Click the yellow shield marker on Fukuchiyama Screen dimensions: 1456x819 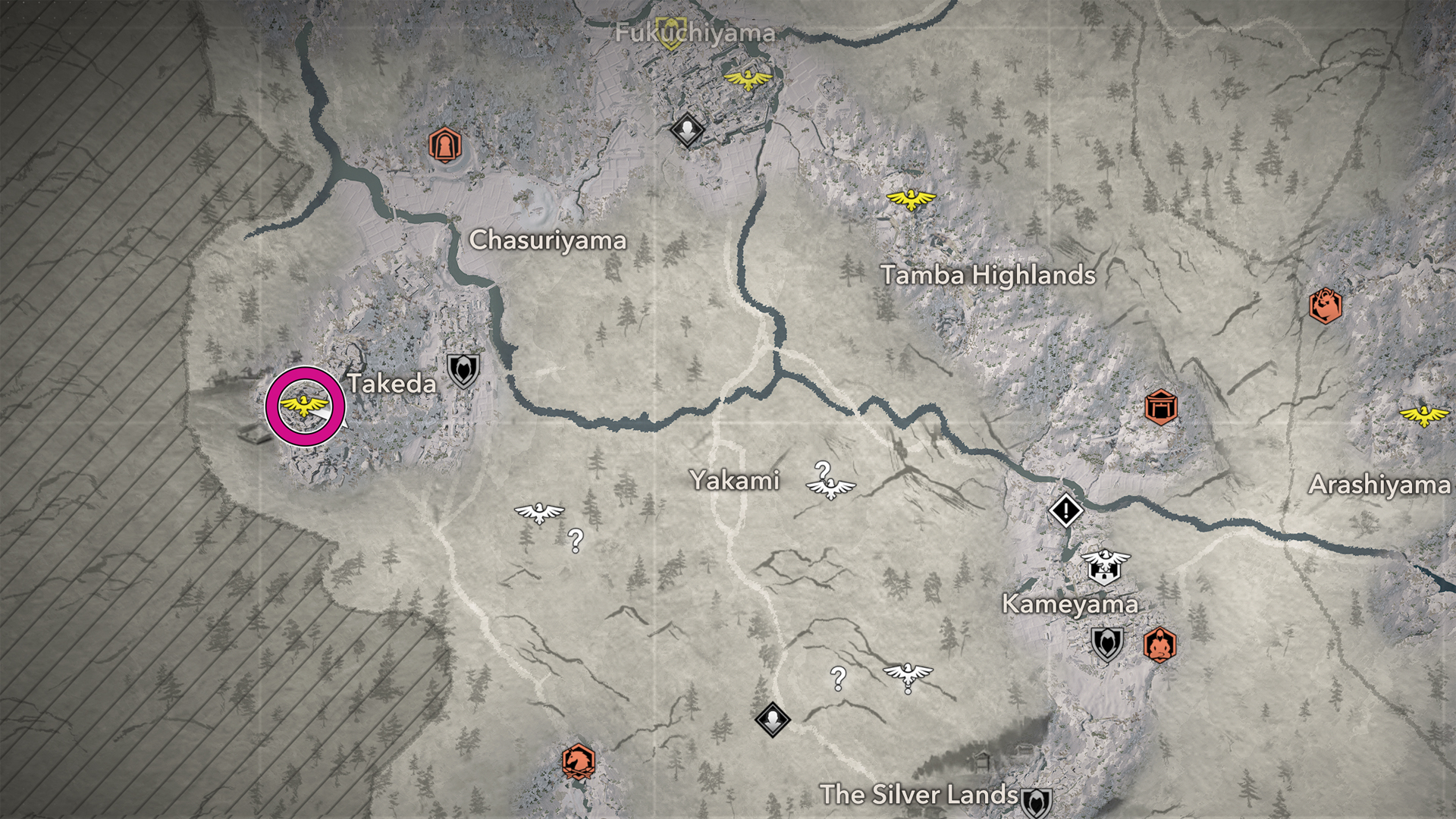(670, 33)
